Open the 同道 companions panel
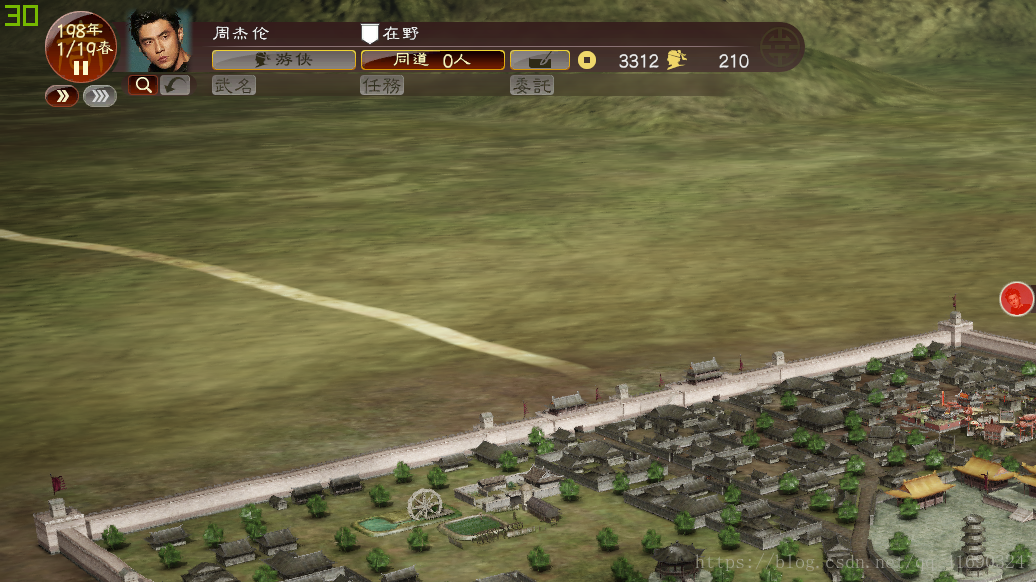This screenshot has width=1036, height=582. (x=432, y=60)
